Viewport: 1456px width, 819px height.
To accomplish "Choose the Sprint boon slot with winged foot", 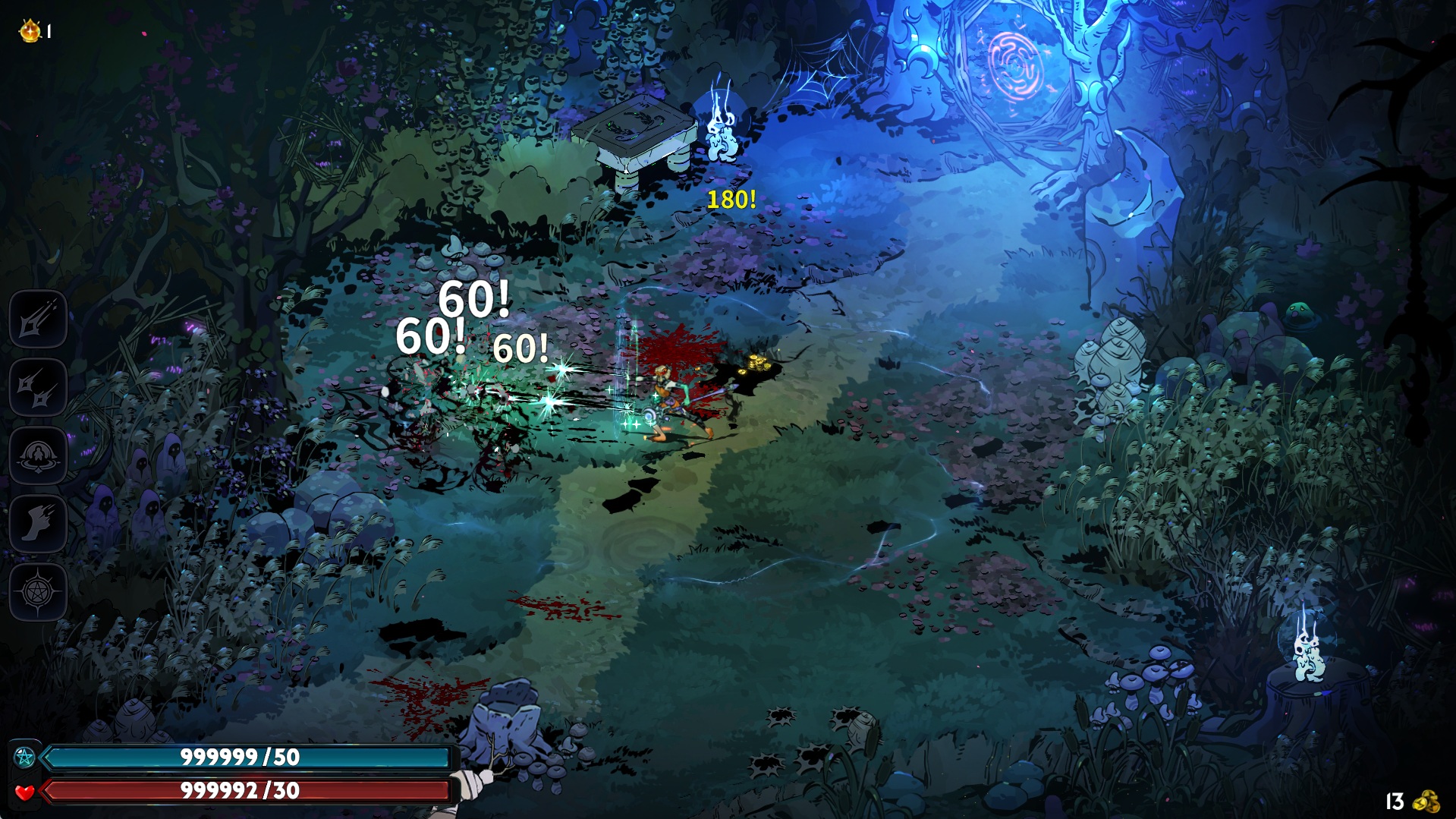I will pos(38,524).
